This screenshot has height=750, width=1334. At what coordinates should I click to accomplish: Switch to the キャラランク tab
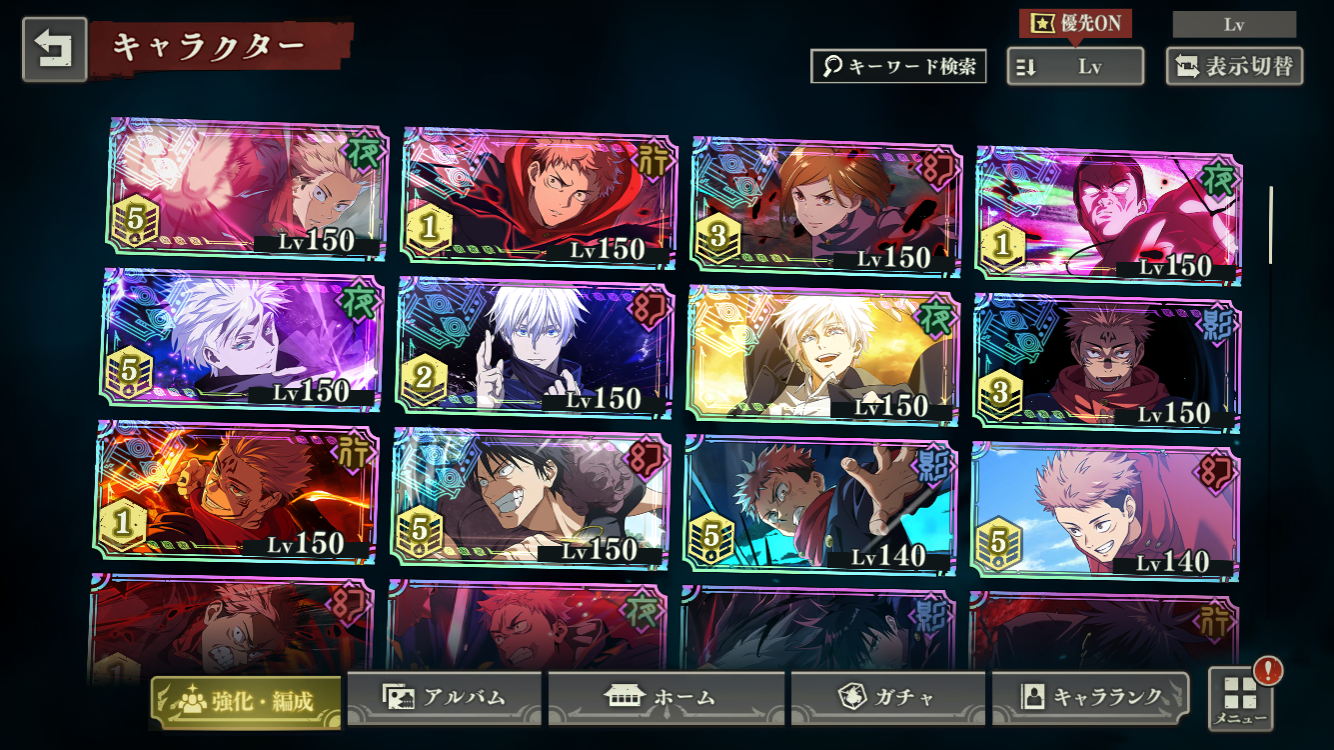[x=1090, y=697]
